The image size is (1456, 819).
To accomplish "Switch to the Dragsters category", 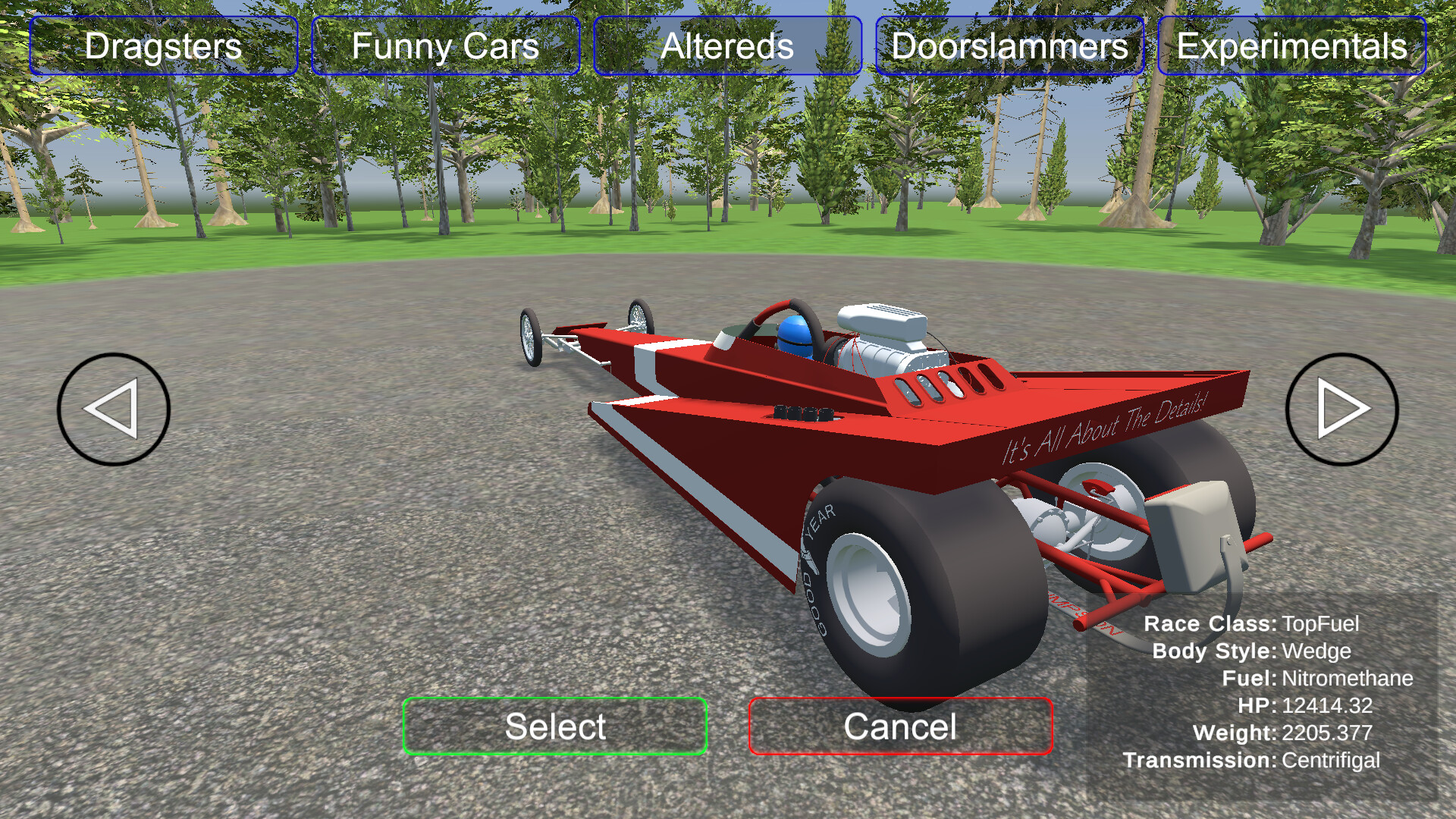I will pos(162,47).
